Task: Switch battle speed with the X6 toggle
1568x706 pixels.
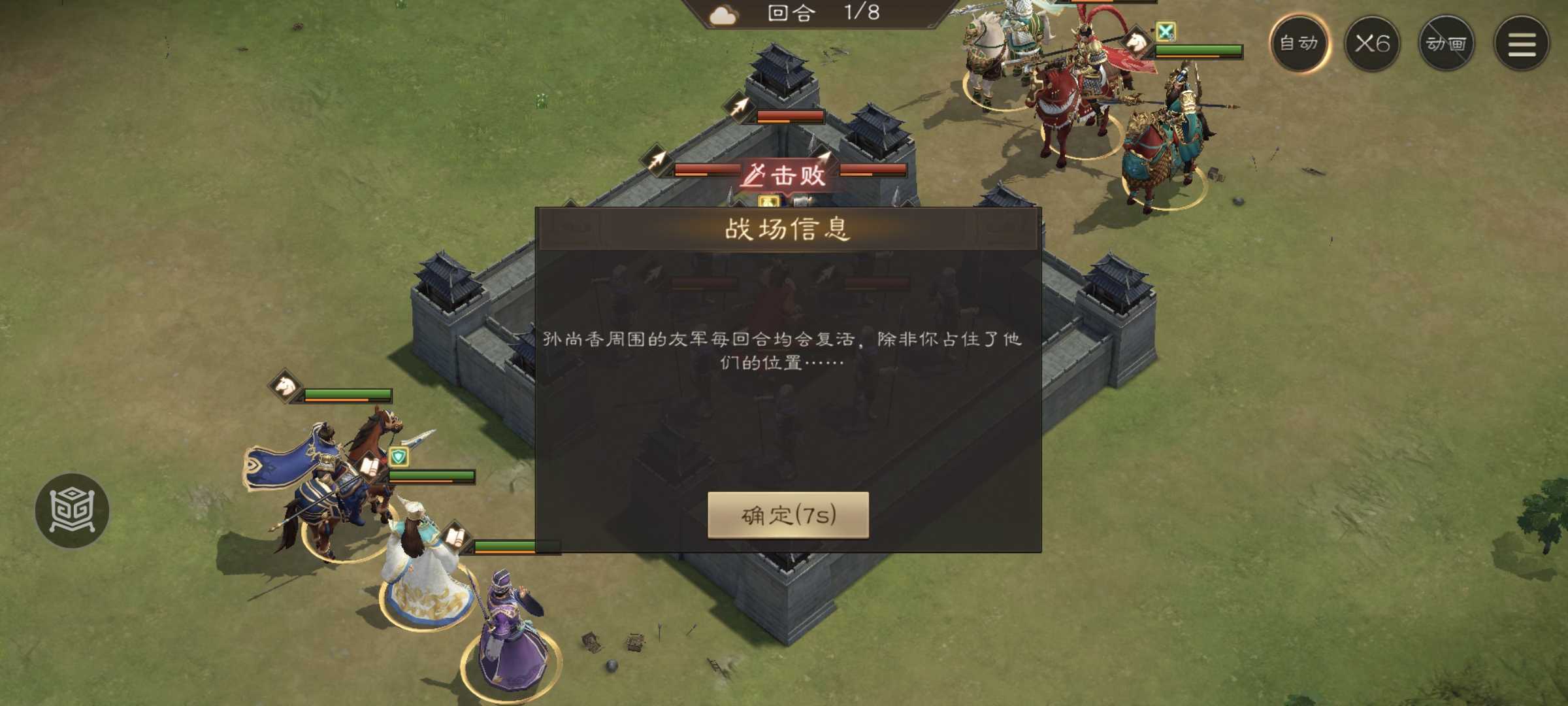Action: [1373, 44]
